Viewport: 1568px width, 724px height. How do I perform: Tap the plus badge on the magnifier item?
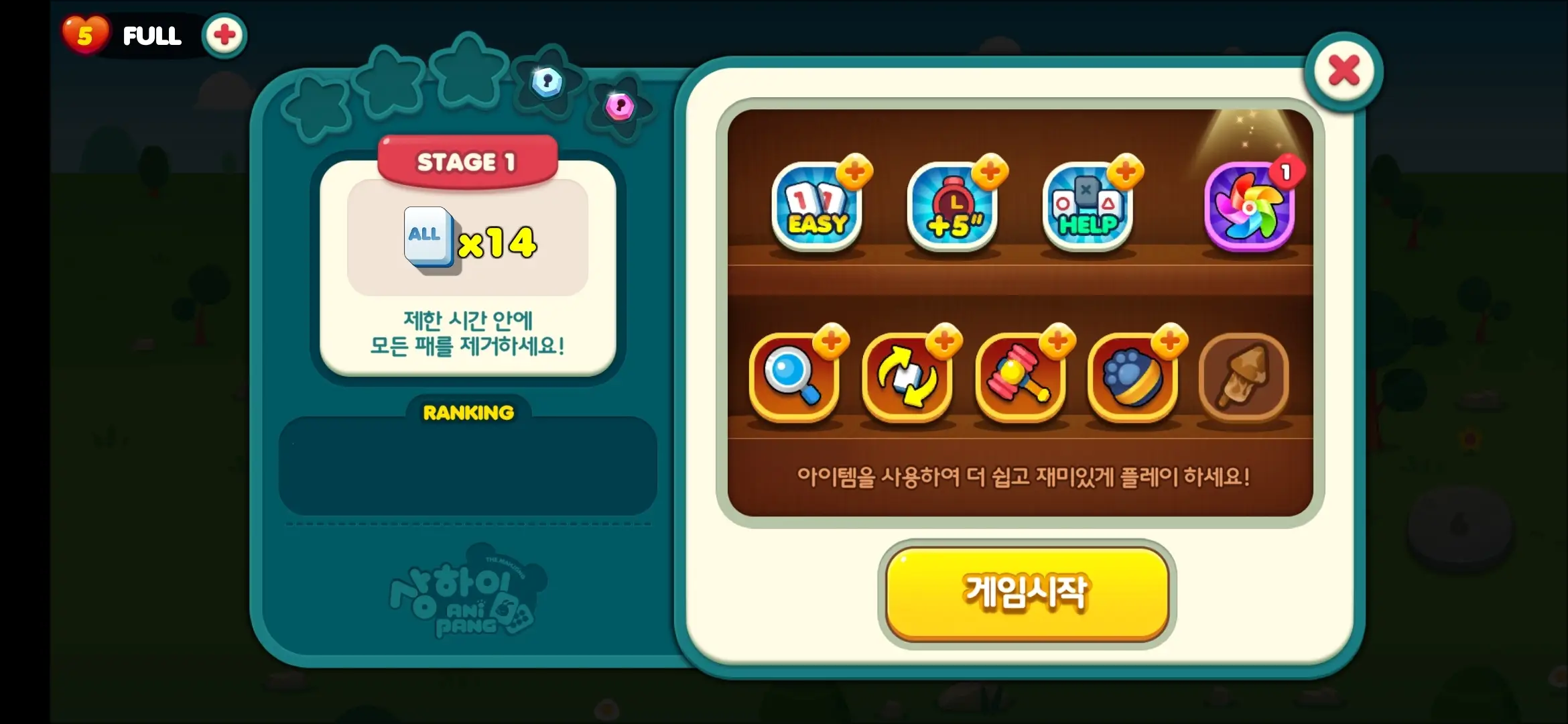[830, 343]
